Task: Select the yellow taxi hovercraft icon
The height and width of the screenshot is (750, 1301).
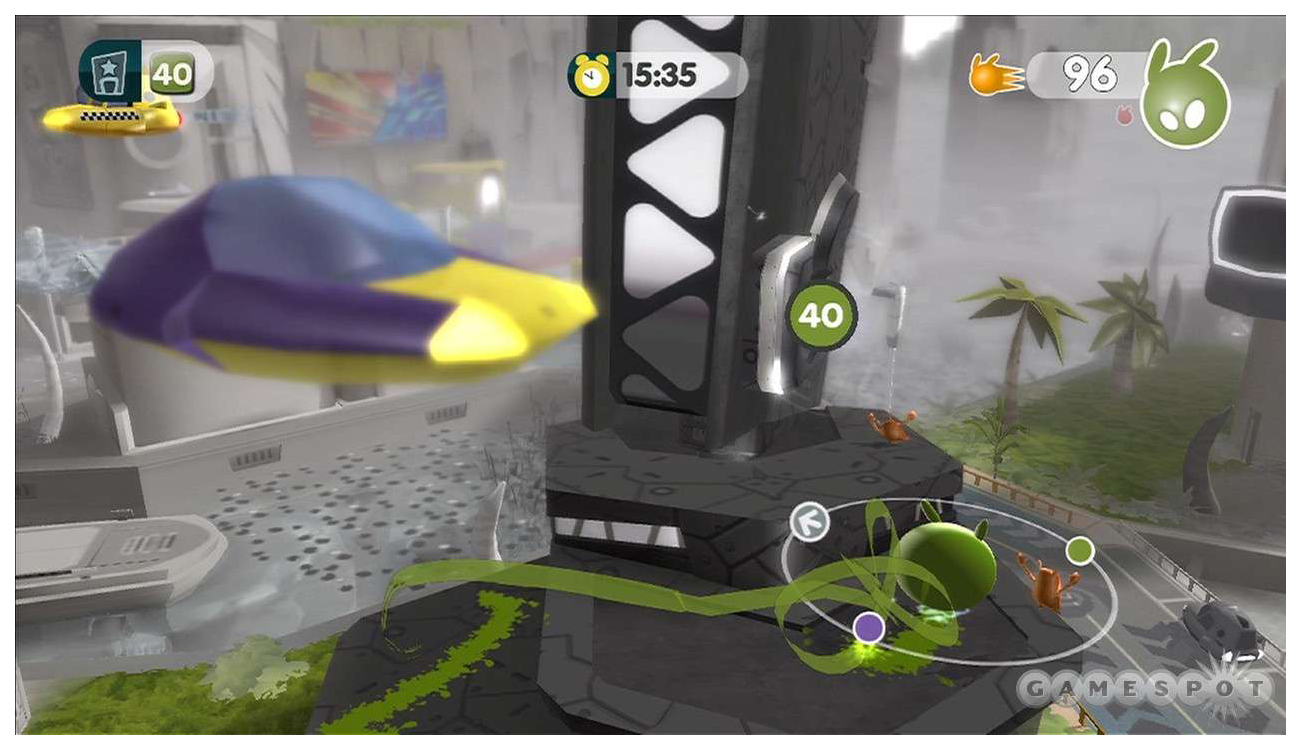Action: [x=111, y=118]
